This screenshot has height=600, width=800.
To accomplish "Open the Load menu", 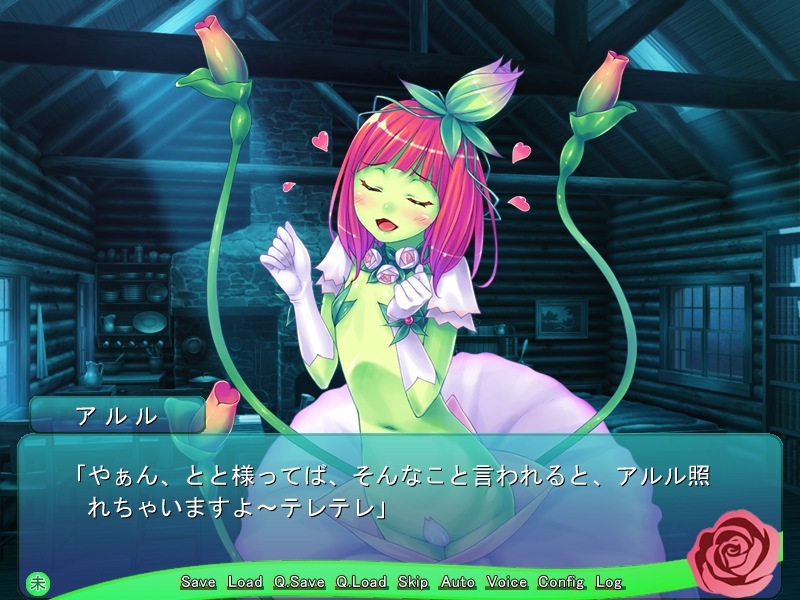I will tap(245, 582).
